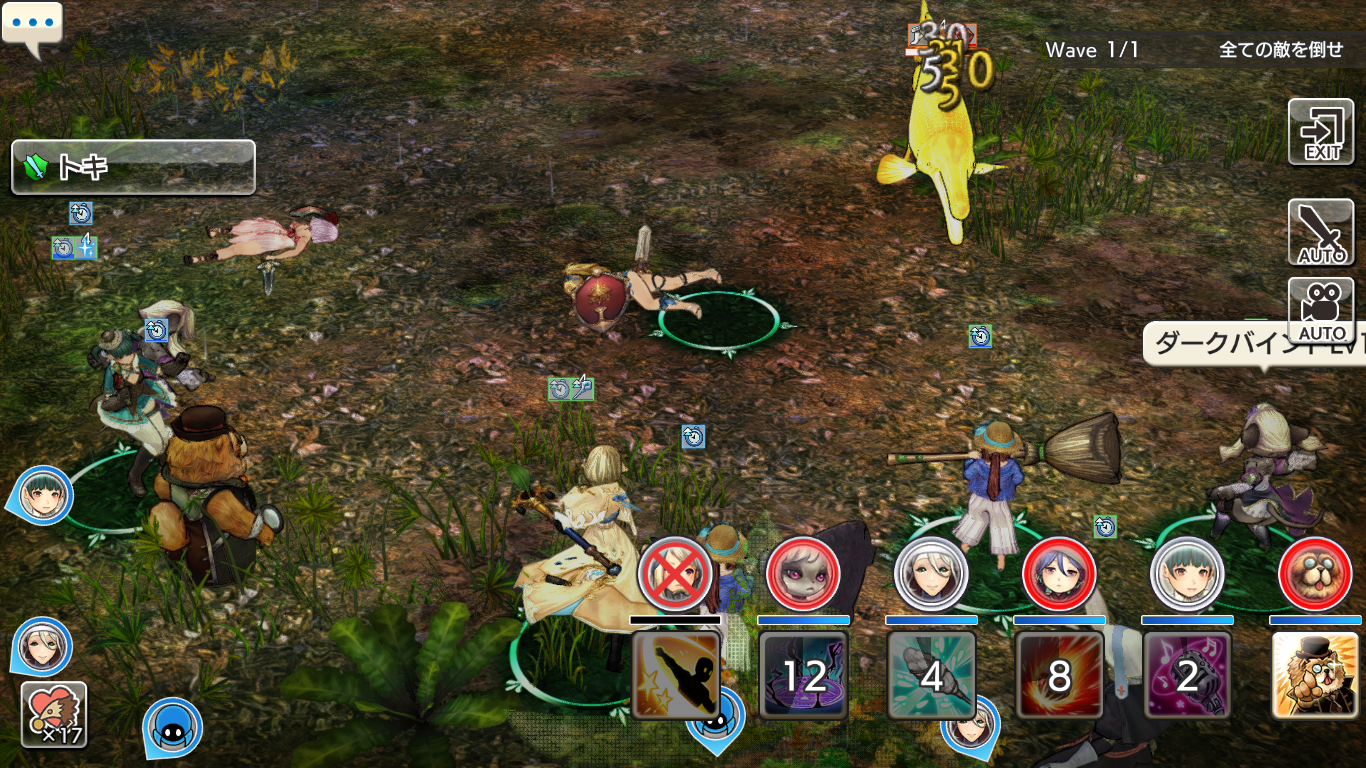Activate the microphone song skill showing 2
1366x768 pixels.
tap(1187, 675)
